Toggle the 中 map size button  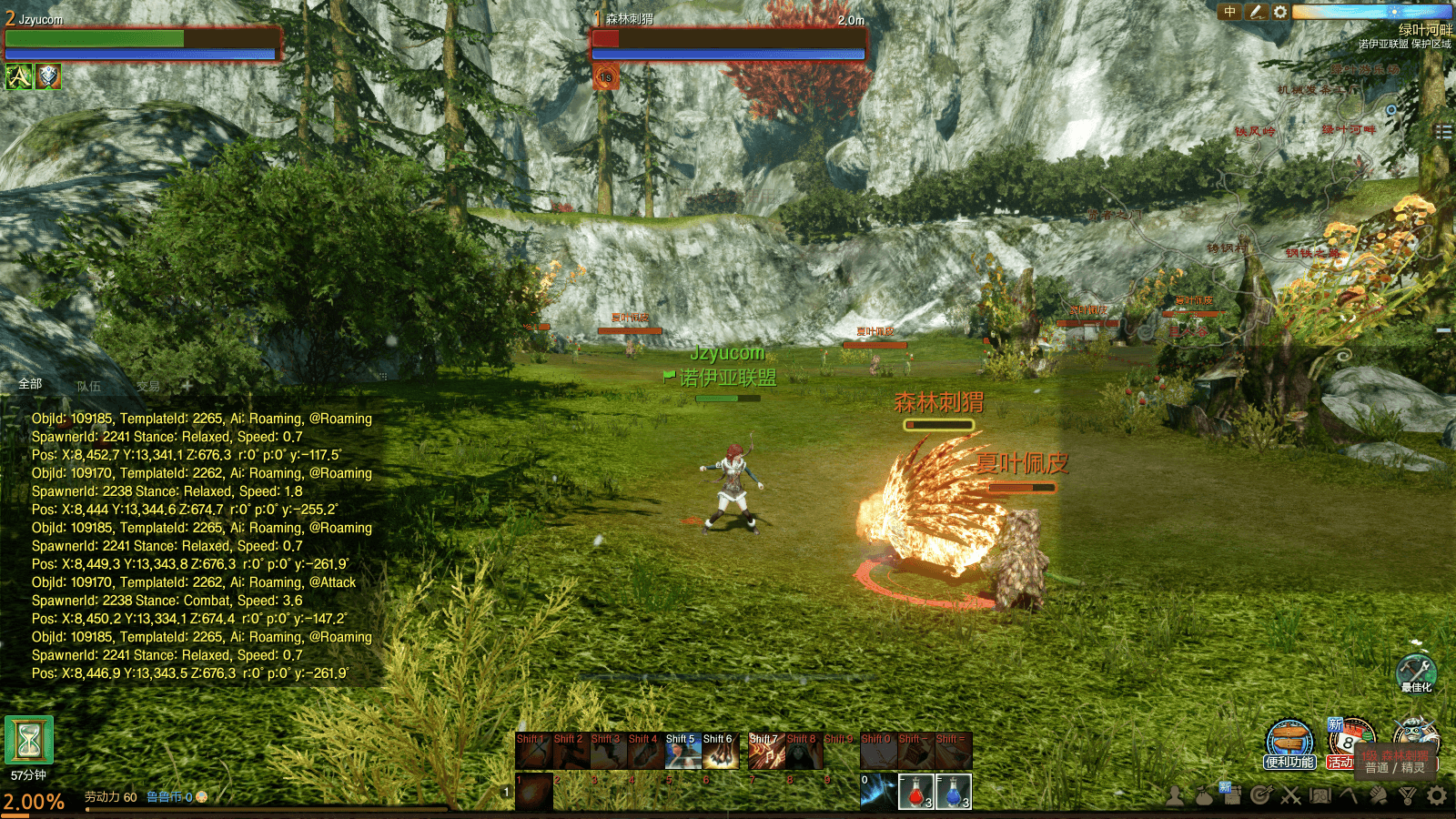tap(1230, 12)
